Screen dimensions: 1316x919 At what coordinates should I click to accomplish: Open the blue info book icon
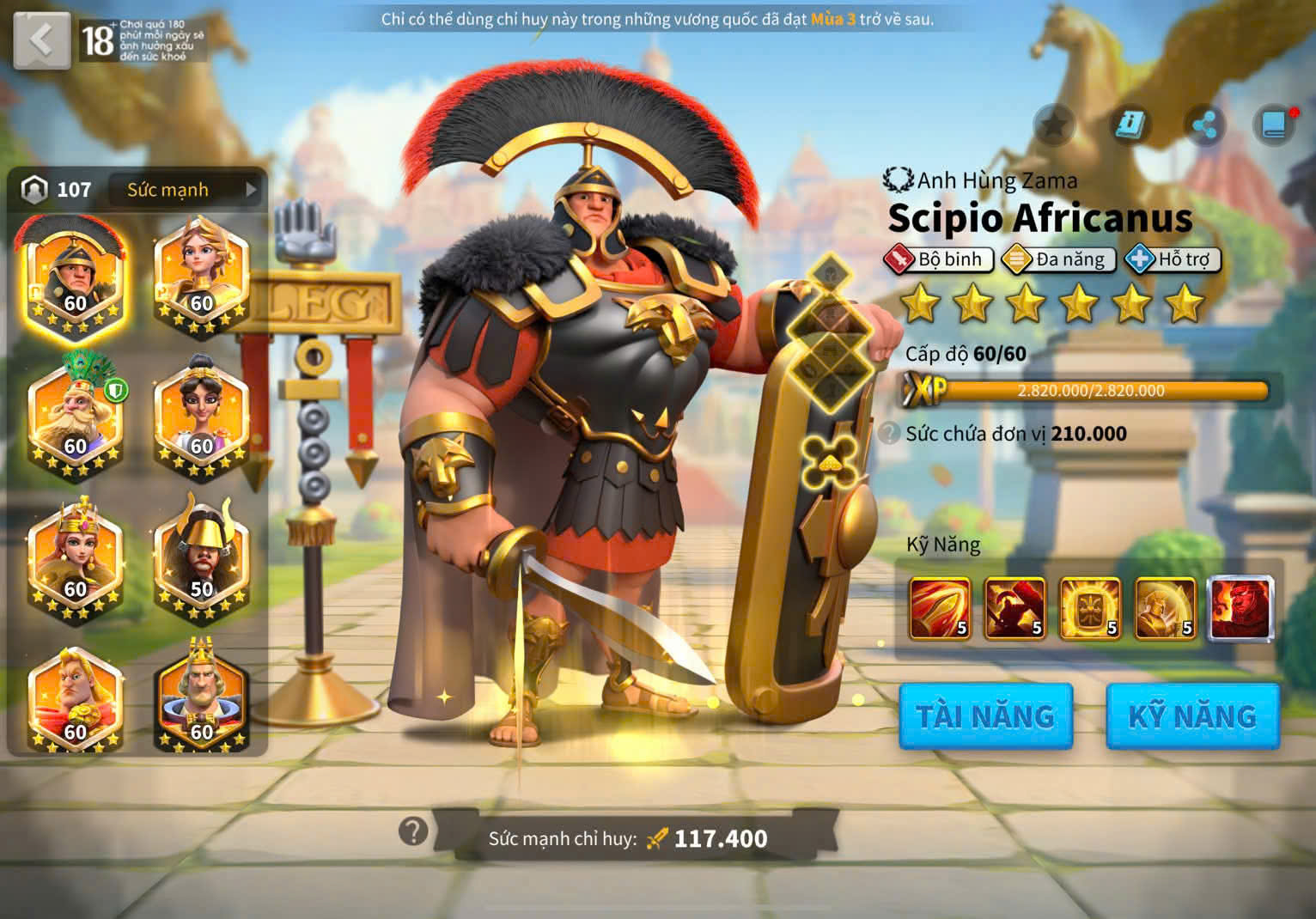tap(1129, 126)
